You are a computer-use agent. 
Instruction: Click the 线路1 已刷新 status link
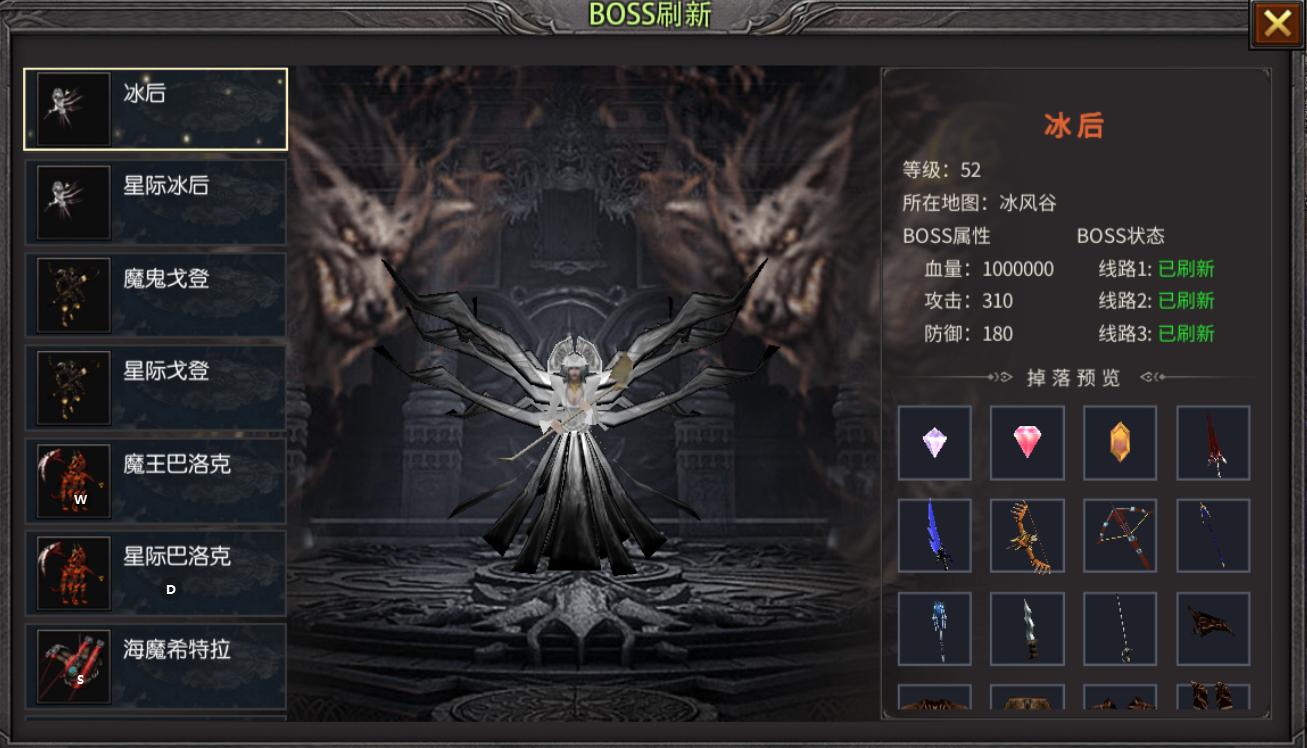point(1186,269)
